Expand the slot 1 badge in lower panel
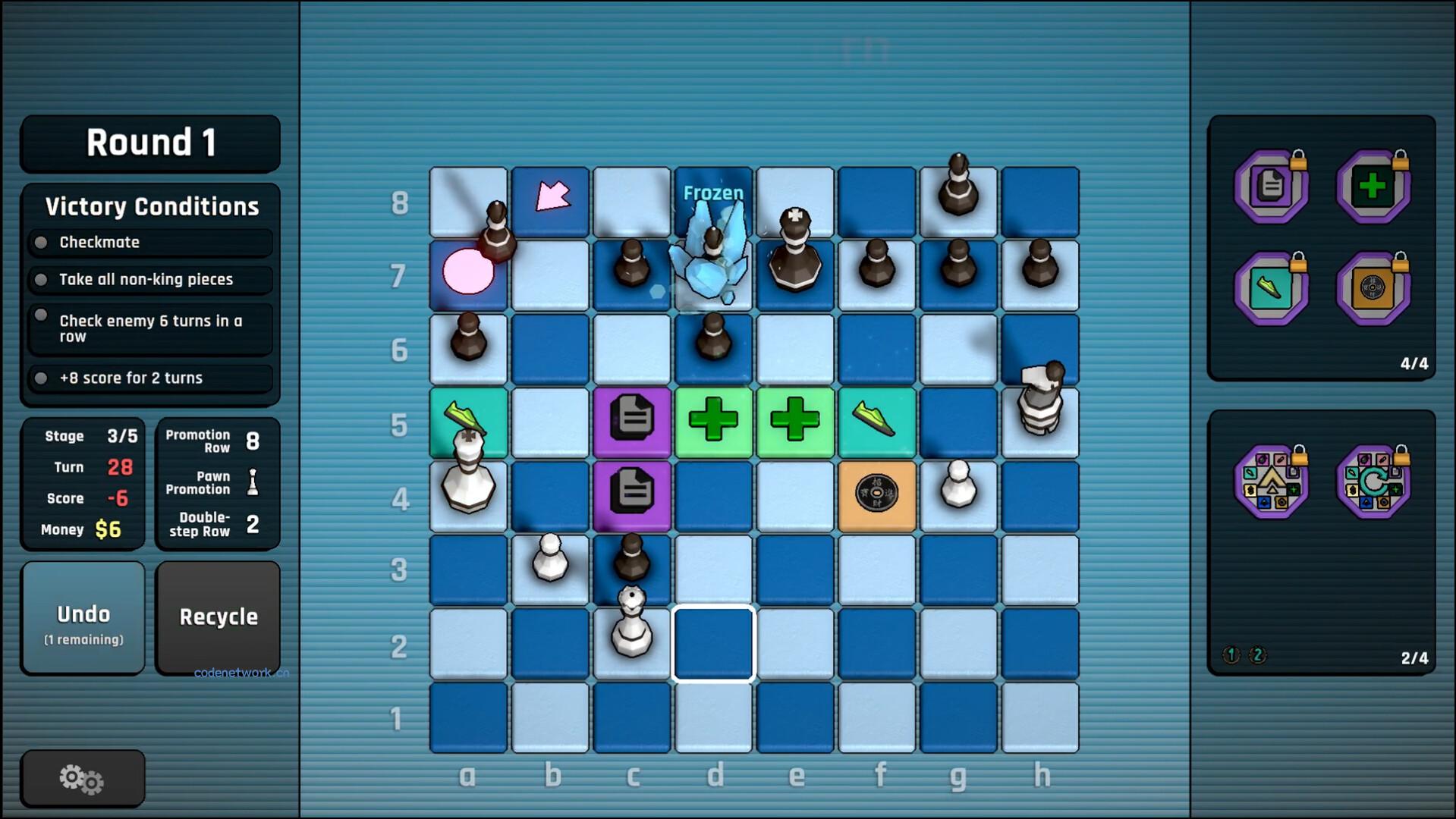Image resolution: width=1456 pixels, height=819 pixels. click(1229, 655)
